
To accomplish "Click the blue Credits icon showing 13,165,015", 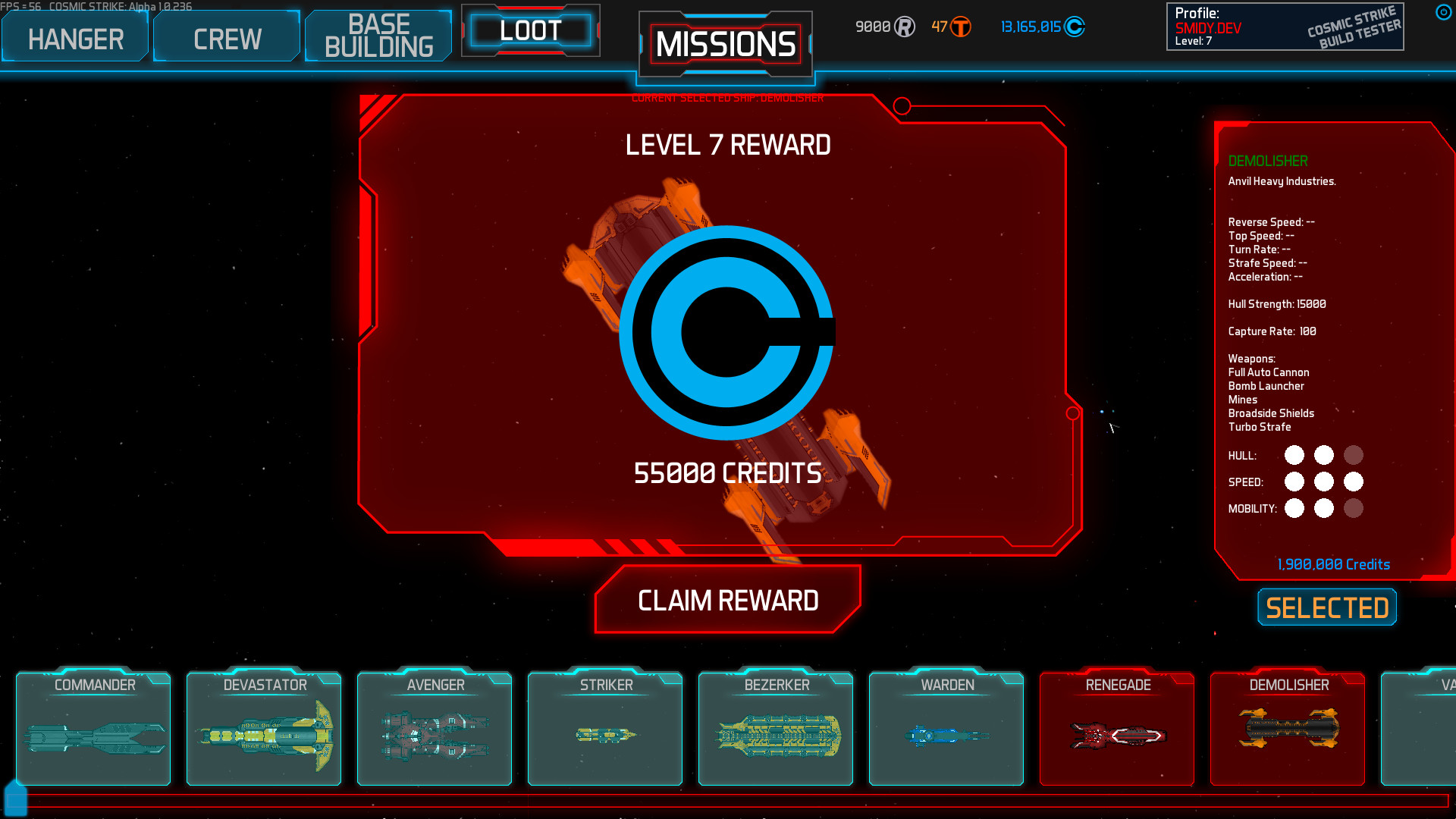I will 1076,25.
